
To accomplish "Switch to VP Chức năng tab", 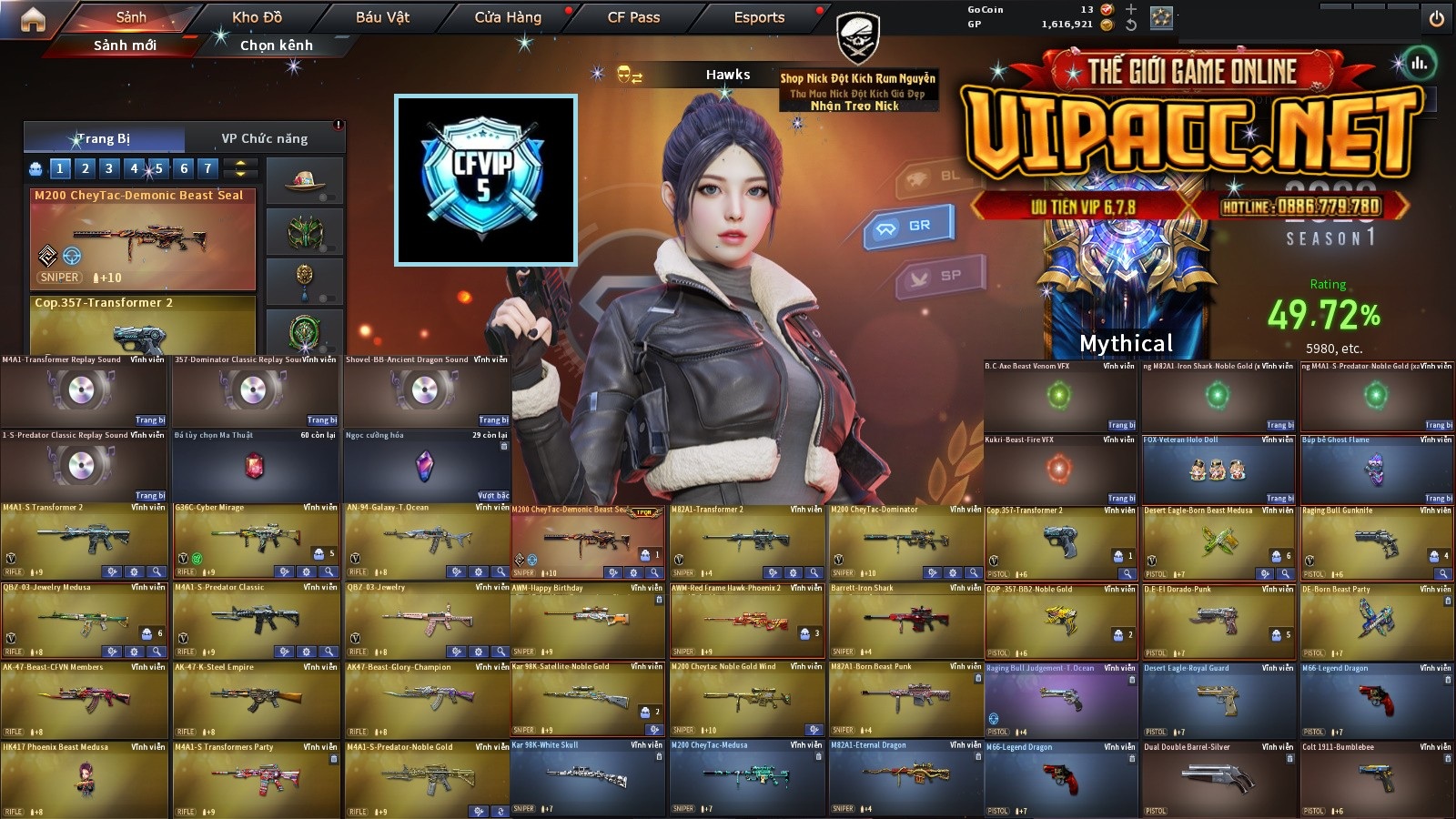I will [265, 138].
